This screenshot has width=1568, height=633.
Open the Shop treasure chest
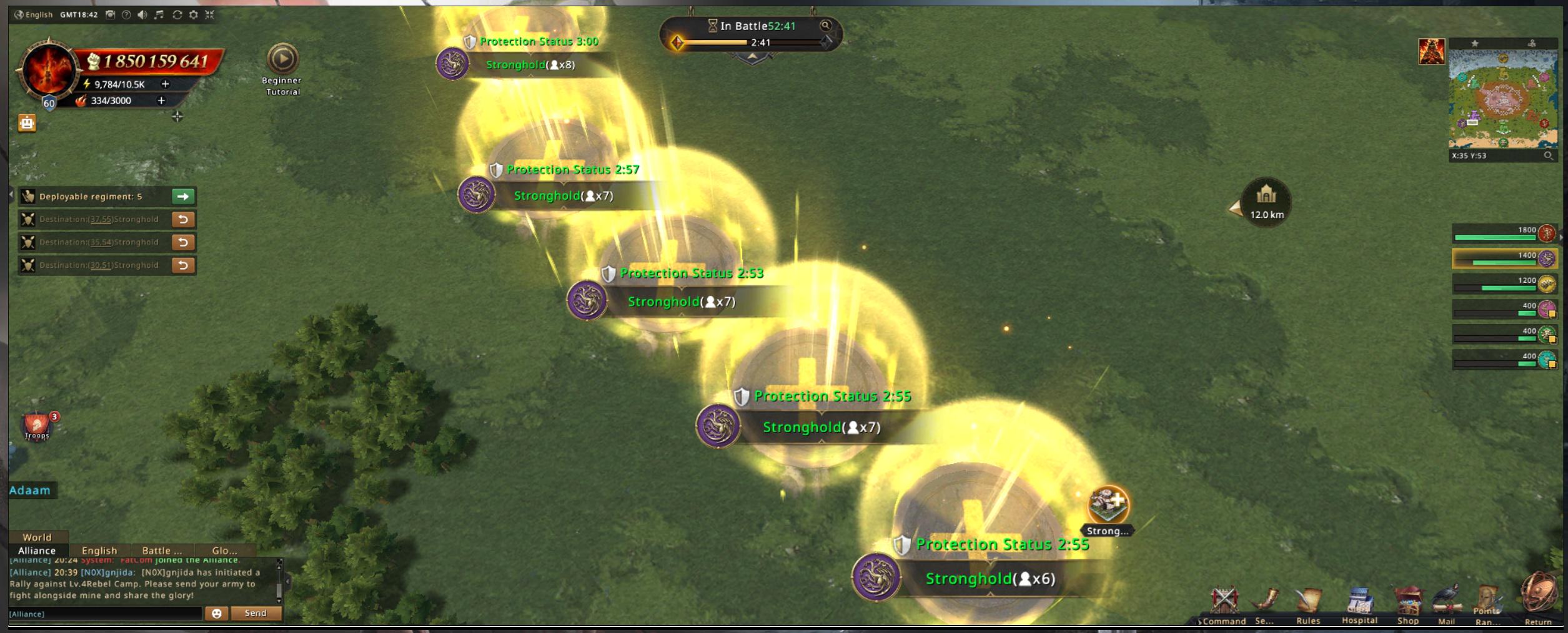point(1408,605)
